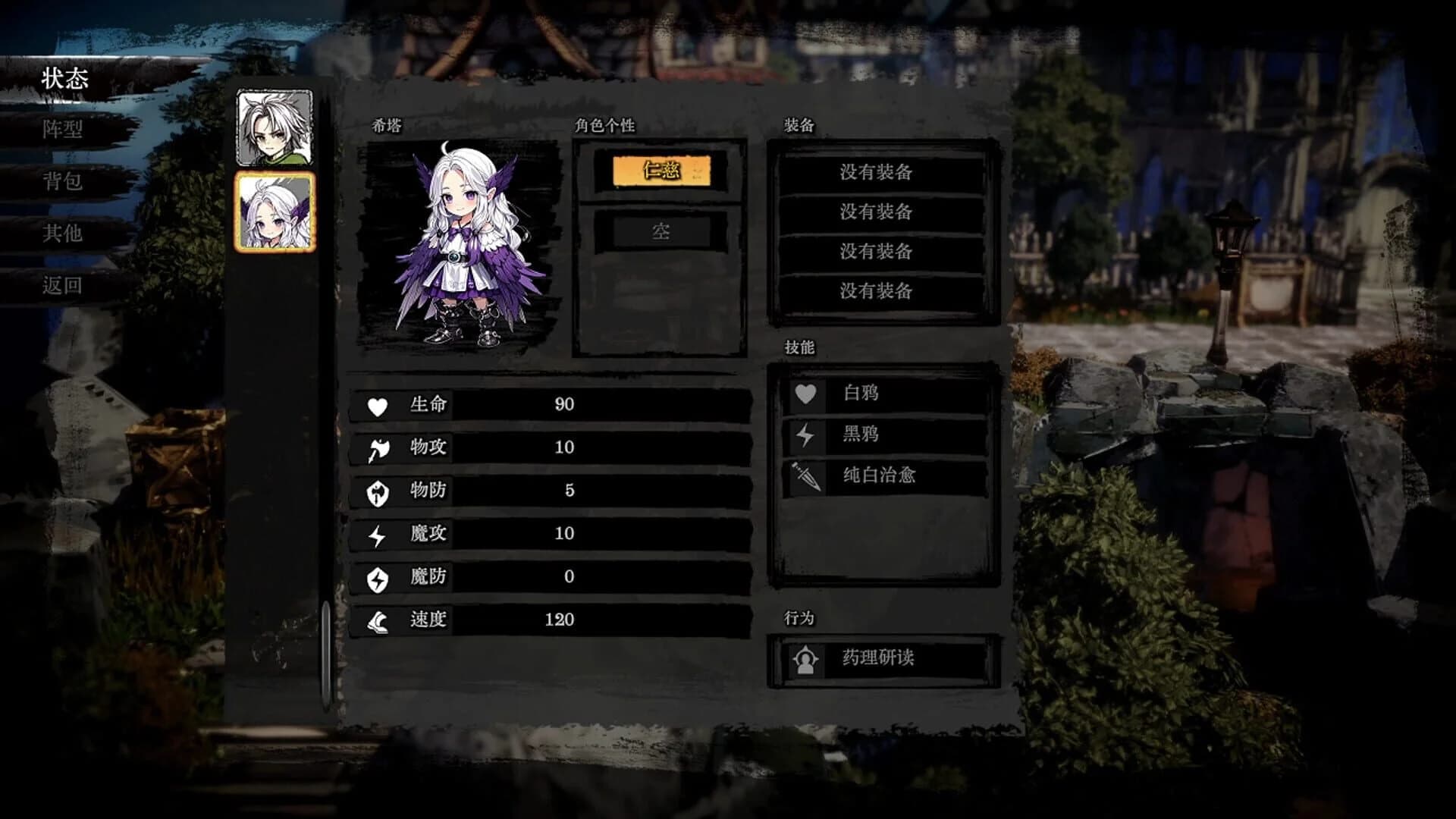Click the shield icon beside 物防
The image size is (1456, 819).
pyautogui.click(x=377, y=491)
